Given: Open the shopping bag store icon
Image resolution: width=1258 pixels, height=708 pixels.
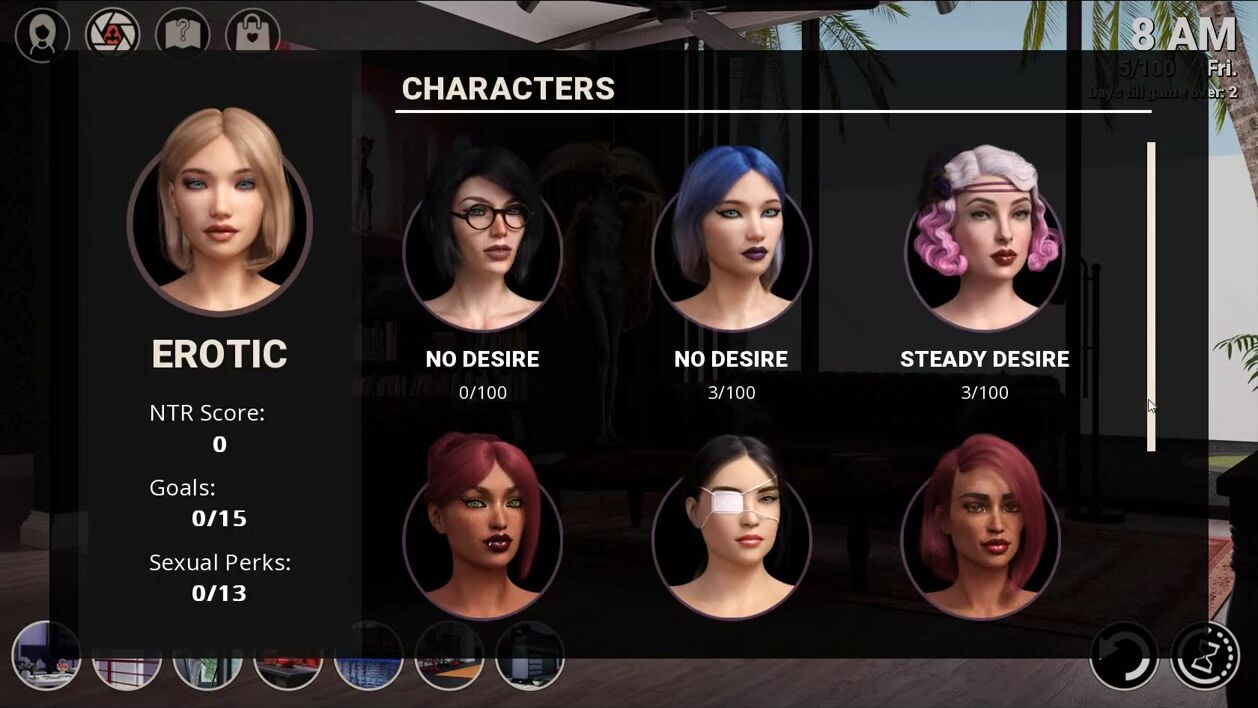Looking at the screenshot, I should pyautogui.click(x=252, y=35).
